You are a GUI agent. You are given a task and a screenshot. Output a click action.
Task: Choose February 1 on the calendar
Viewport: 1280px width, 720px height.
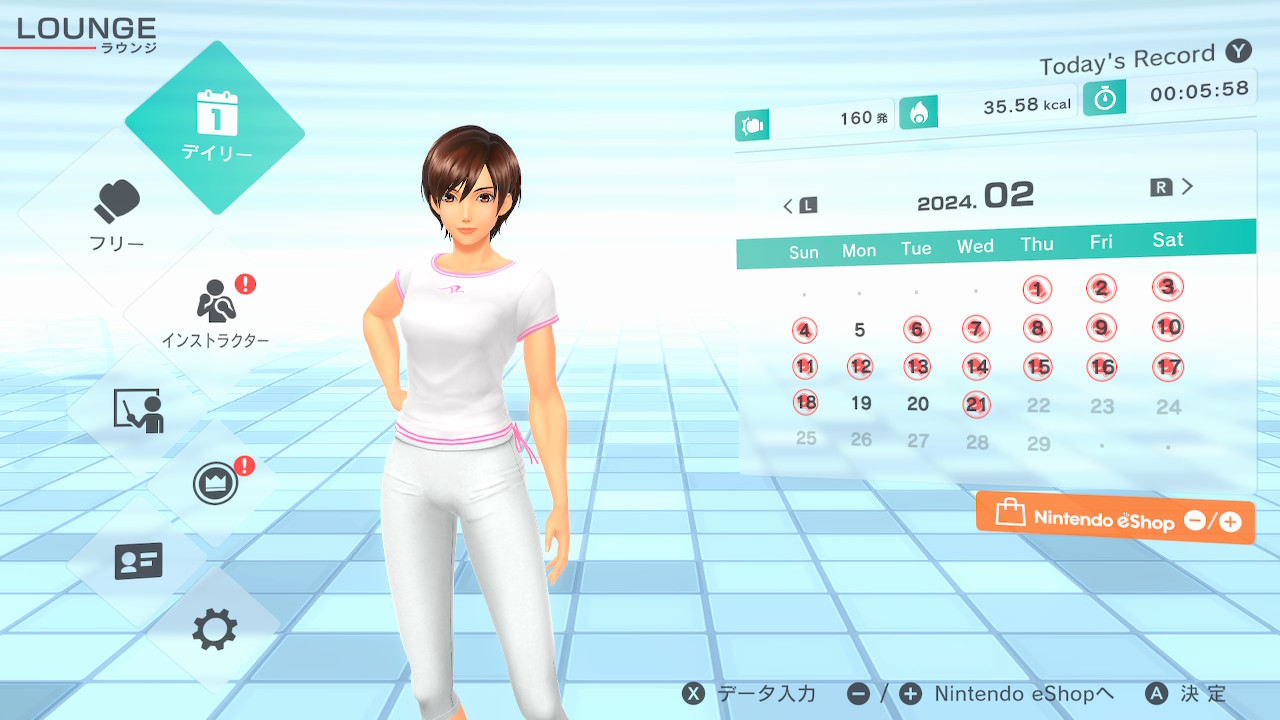(x=1037, y=290)
